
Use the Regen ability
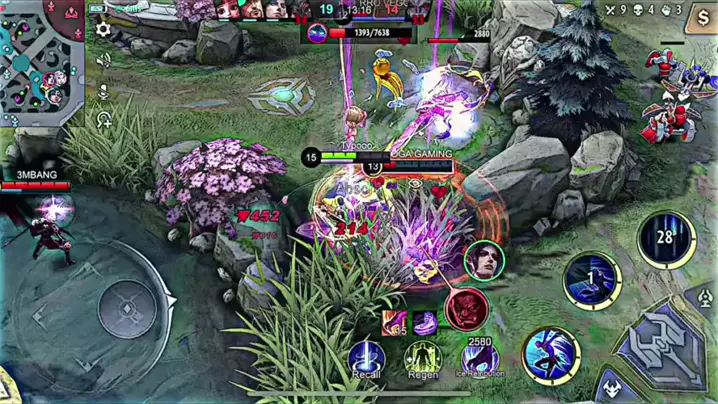422,355
